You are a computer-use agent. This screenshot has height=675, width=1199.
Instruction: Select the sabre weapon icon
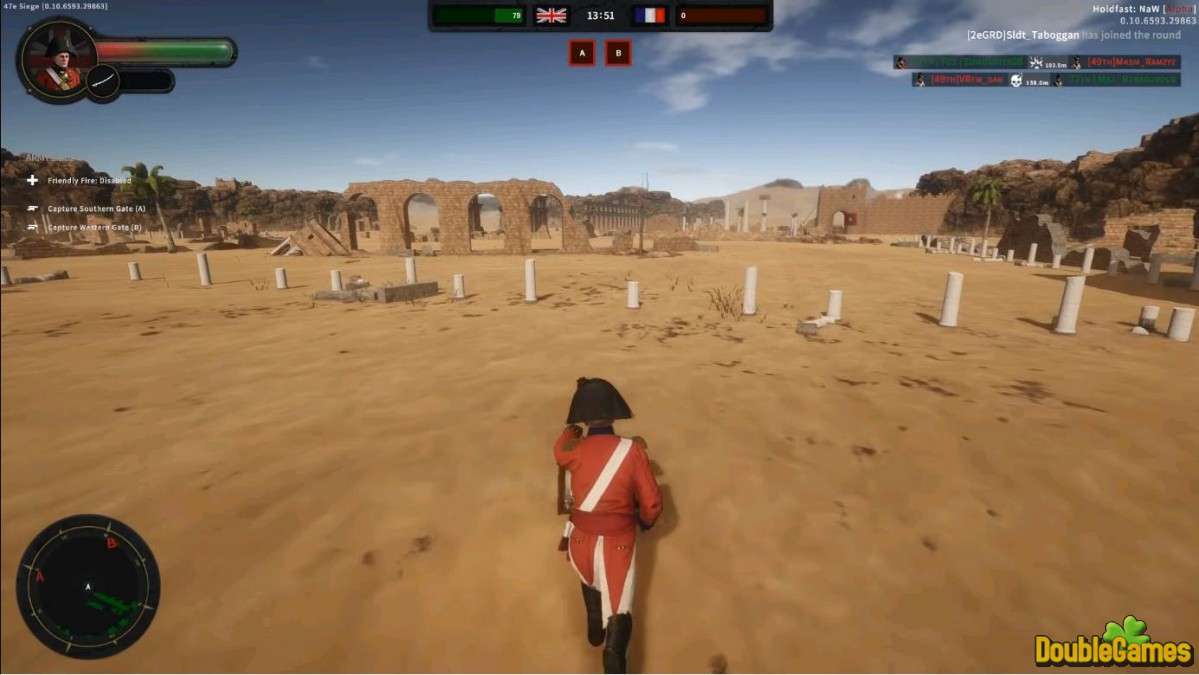(x=103, y=81)
